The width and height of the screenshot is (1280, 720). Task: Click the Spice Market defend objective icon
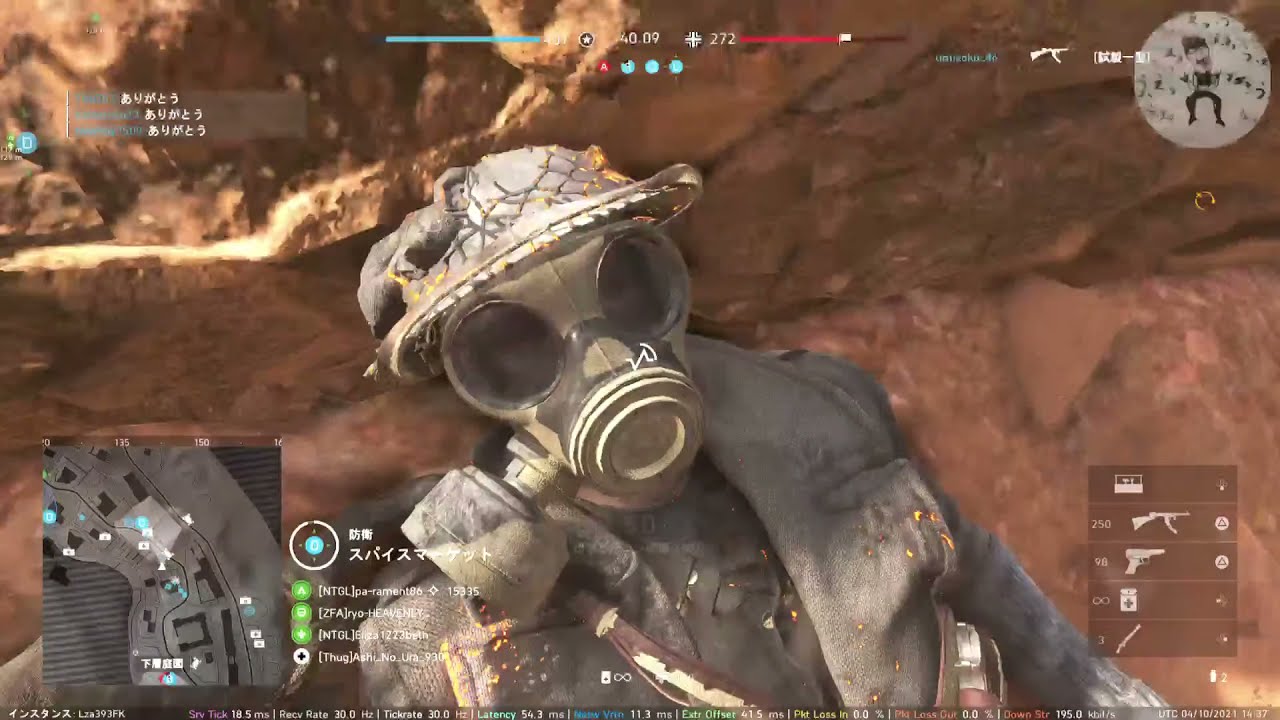(x=313, y=545)
